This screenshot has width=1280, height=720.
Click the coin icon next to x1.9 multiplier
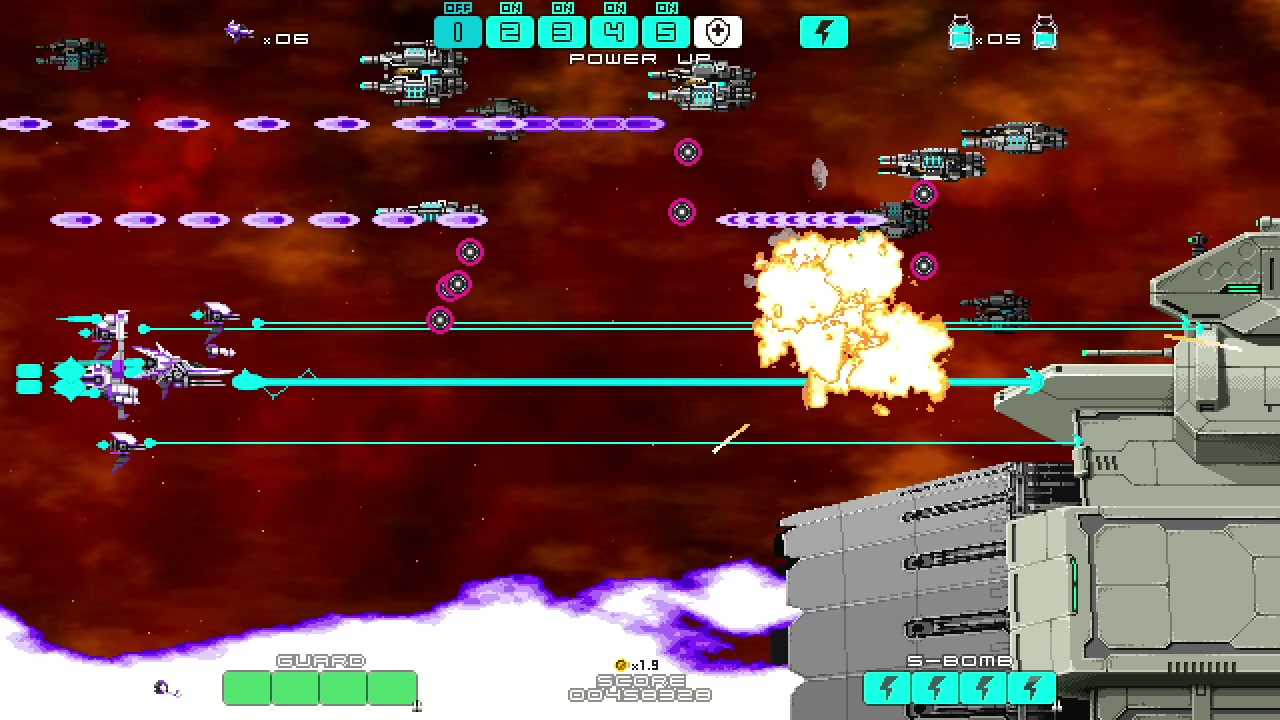pyautogui.click(x=622, y=664)
